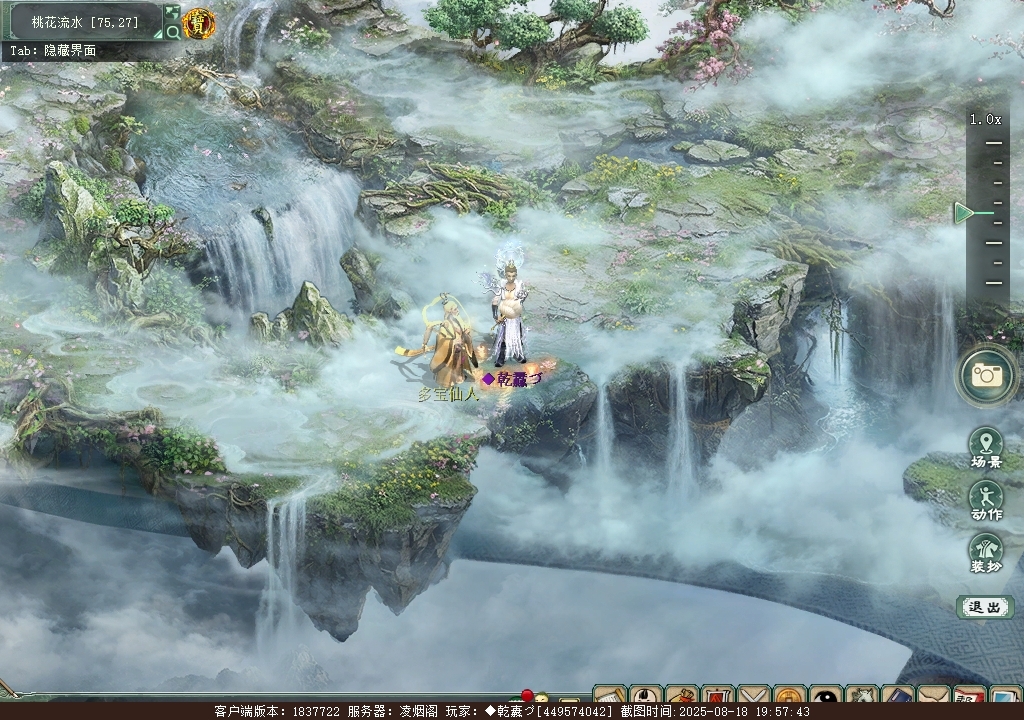Open the 装扮 outfit menu
1024x720 pixels.
[986, 552]
